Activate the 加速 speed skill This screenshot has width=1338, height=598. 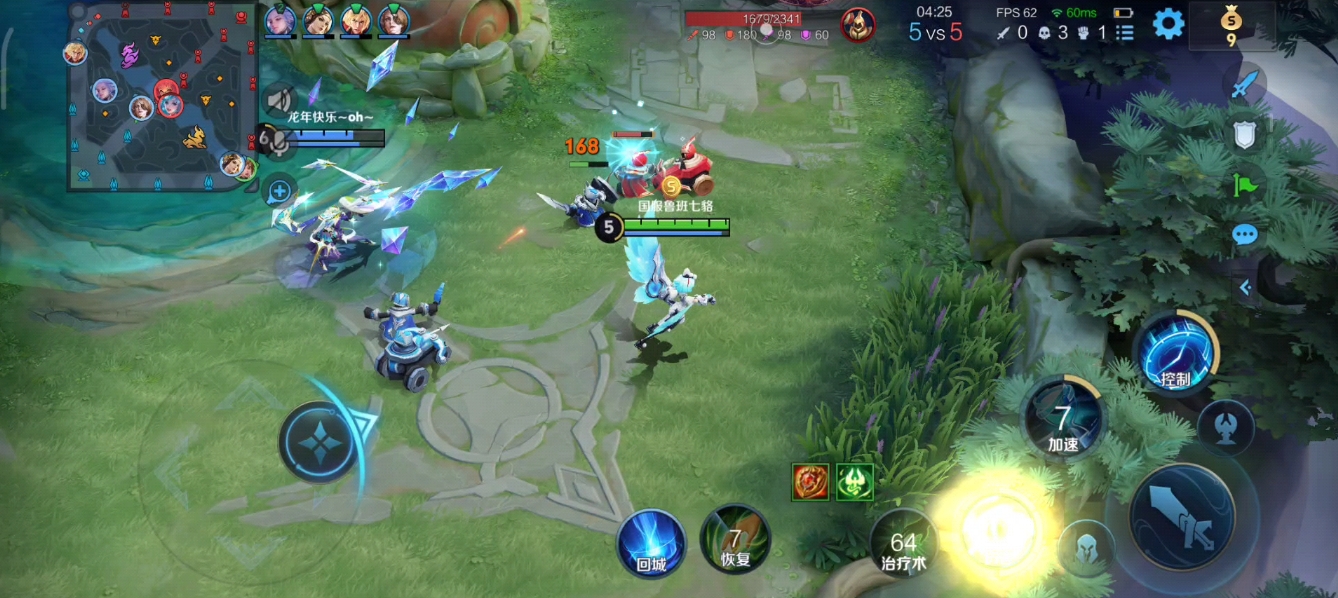pyautogui.click(x=1063, y=419)
